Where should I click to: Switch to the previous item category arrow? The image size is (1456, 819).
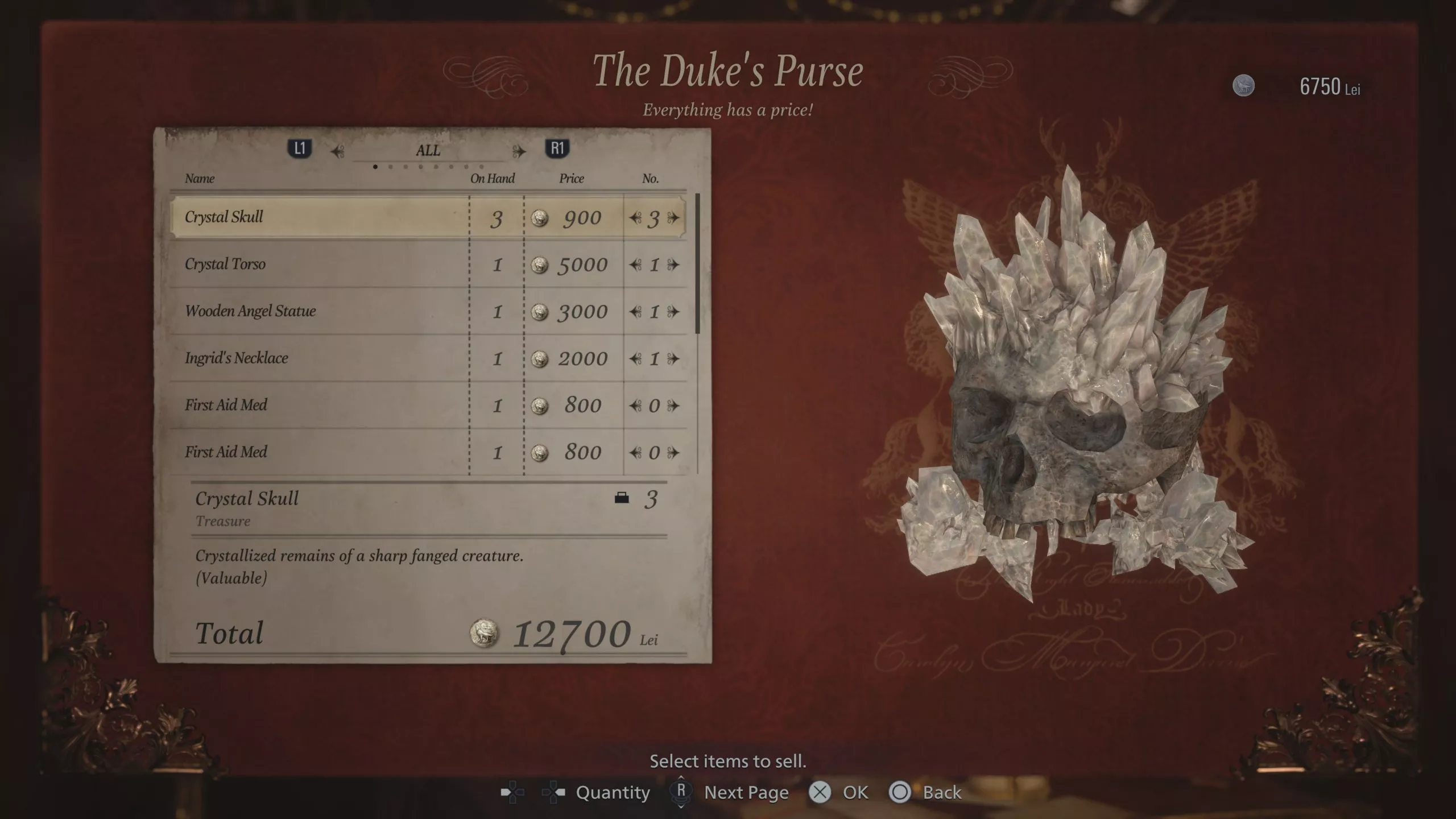(x=338, y=151)
